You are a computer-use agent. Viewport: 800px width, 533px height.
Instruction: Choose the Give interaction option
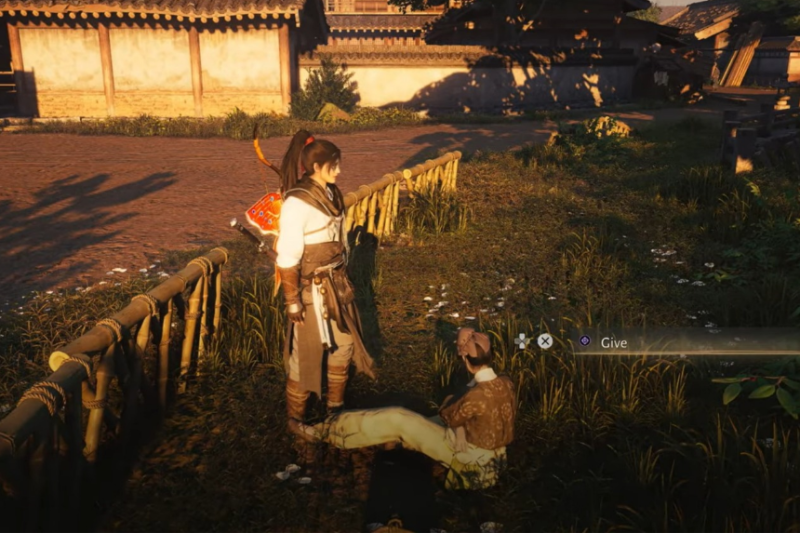point(613,342)
